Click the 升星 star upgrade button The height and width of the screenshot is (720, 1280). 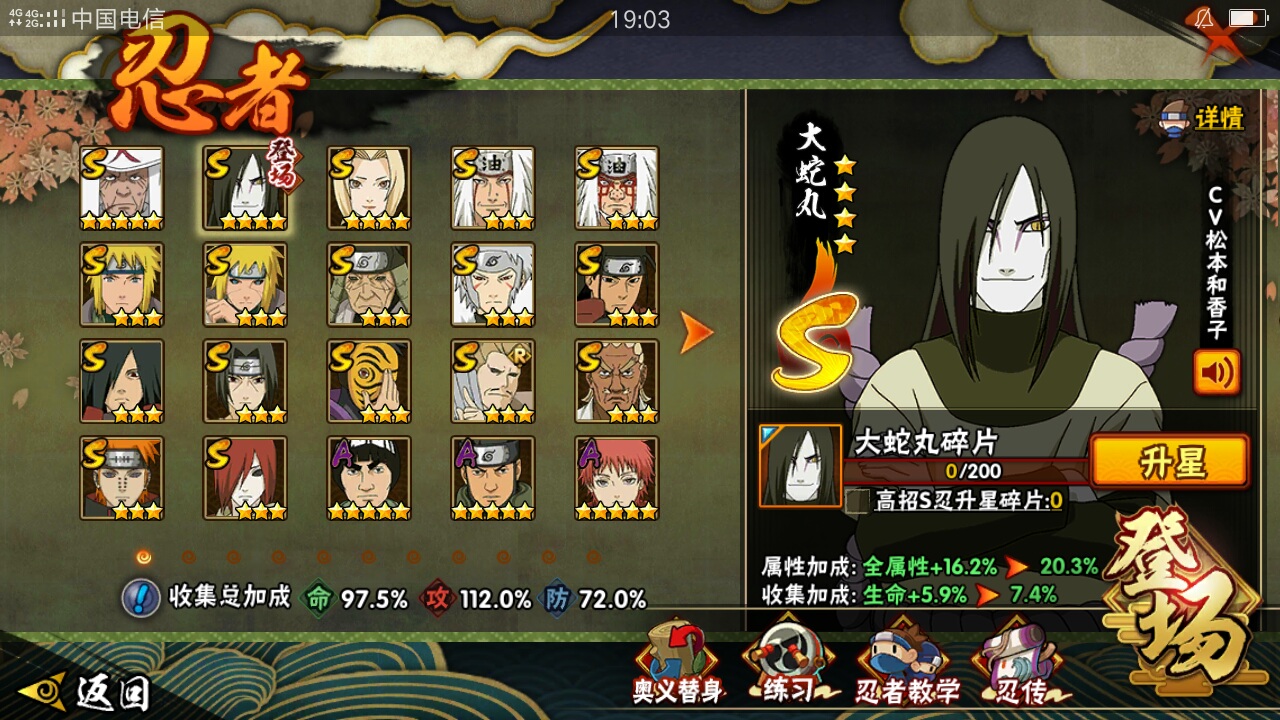click(1169, 463)
